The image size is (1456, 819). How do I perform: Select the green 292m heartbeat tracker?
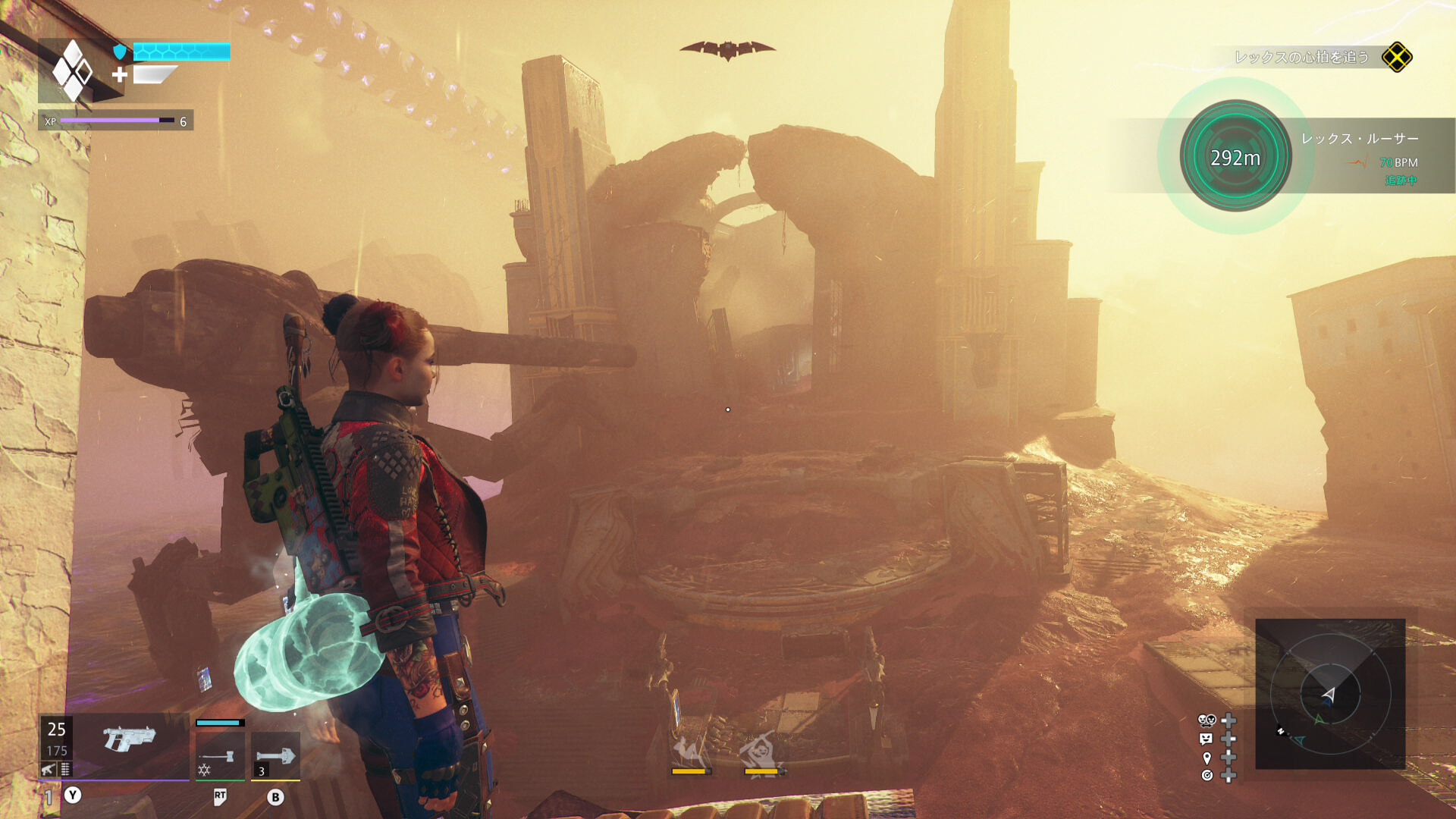[1235, 157]
